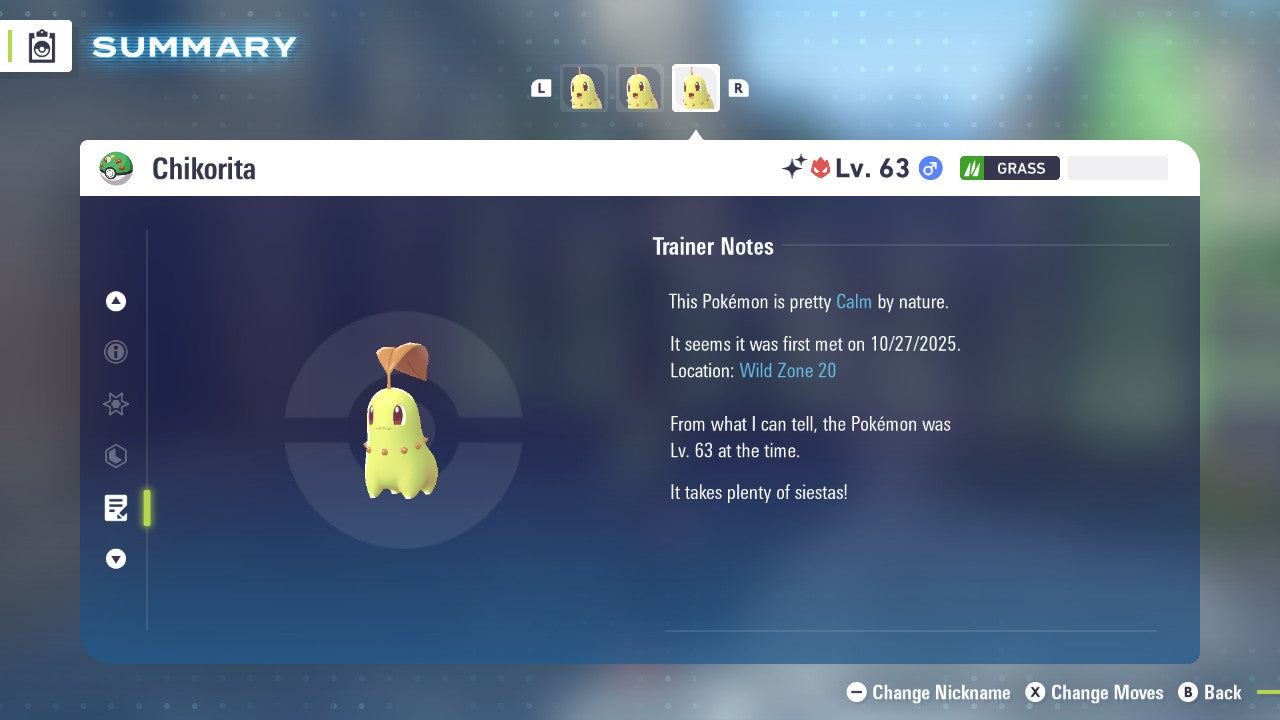Select the Trainer Notes notepad icon

tap(116, 508)
